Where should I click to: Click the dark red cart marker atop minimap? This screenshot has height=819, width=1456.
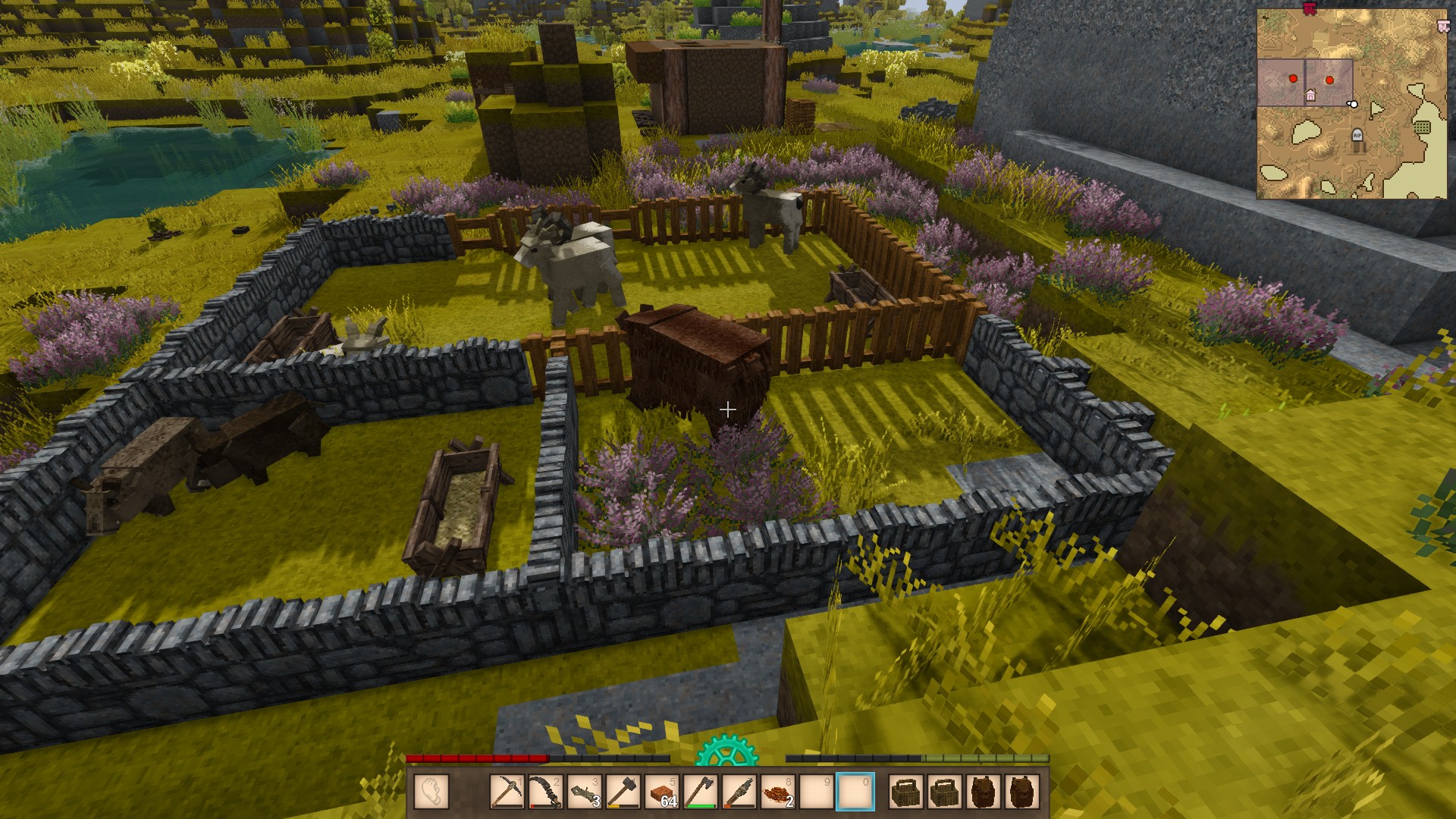point(1309,8)
